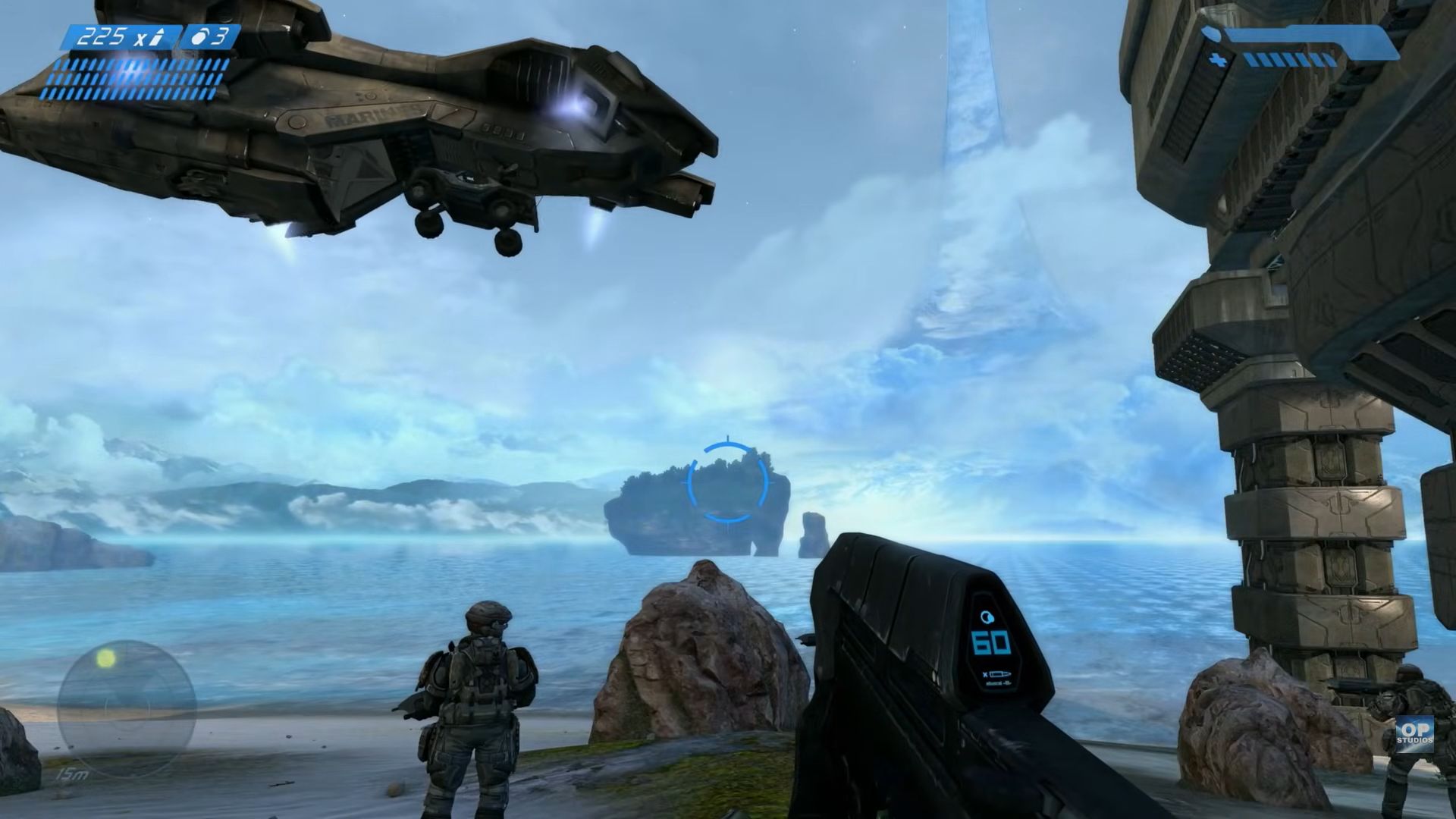
Task: Select the frag grenade icon
Action: tap(199, 38)
